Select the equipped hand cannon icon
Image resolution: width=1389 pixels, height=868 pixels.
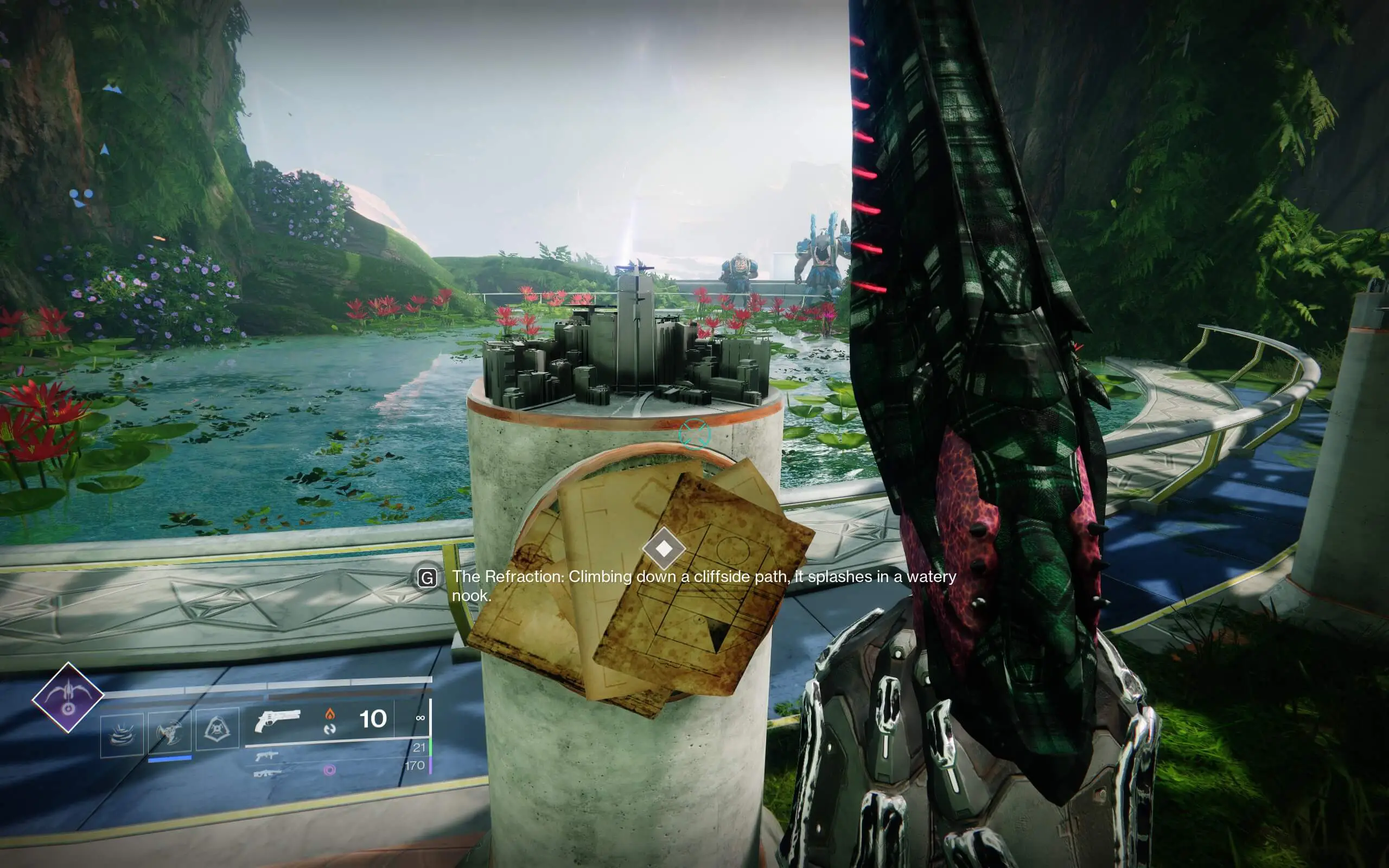pos(278,722)
